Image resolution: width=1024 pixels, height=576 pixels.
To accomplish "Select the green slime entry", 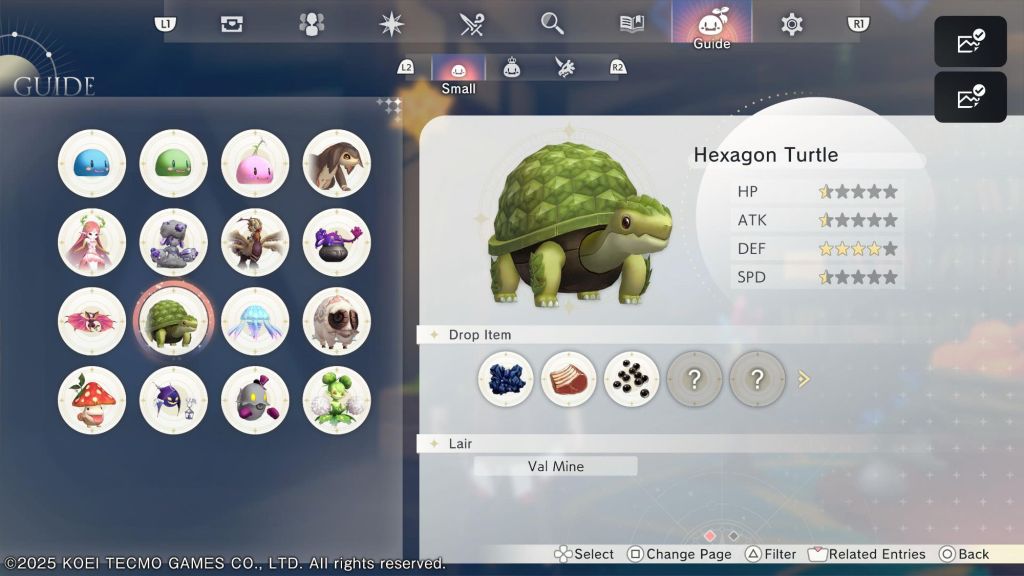I will click(173, 163).
